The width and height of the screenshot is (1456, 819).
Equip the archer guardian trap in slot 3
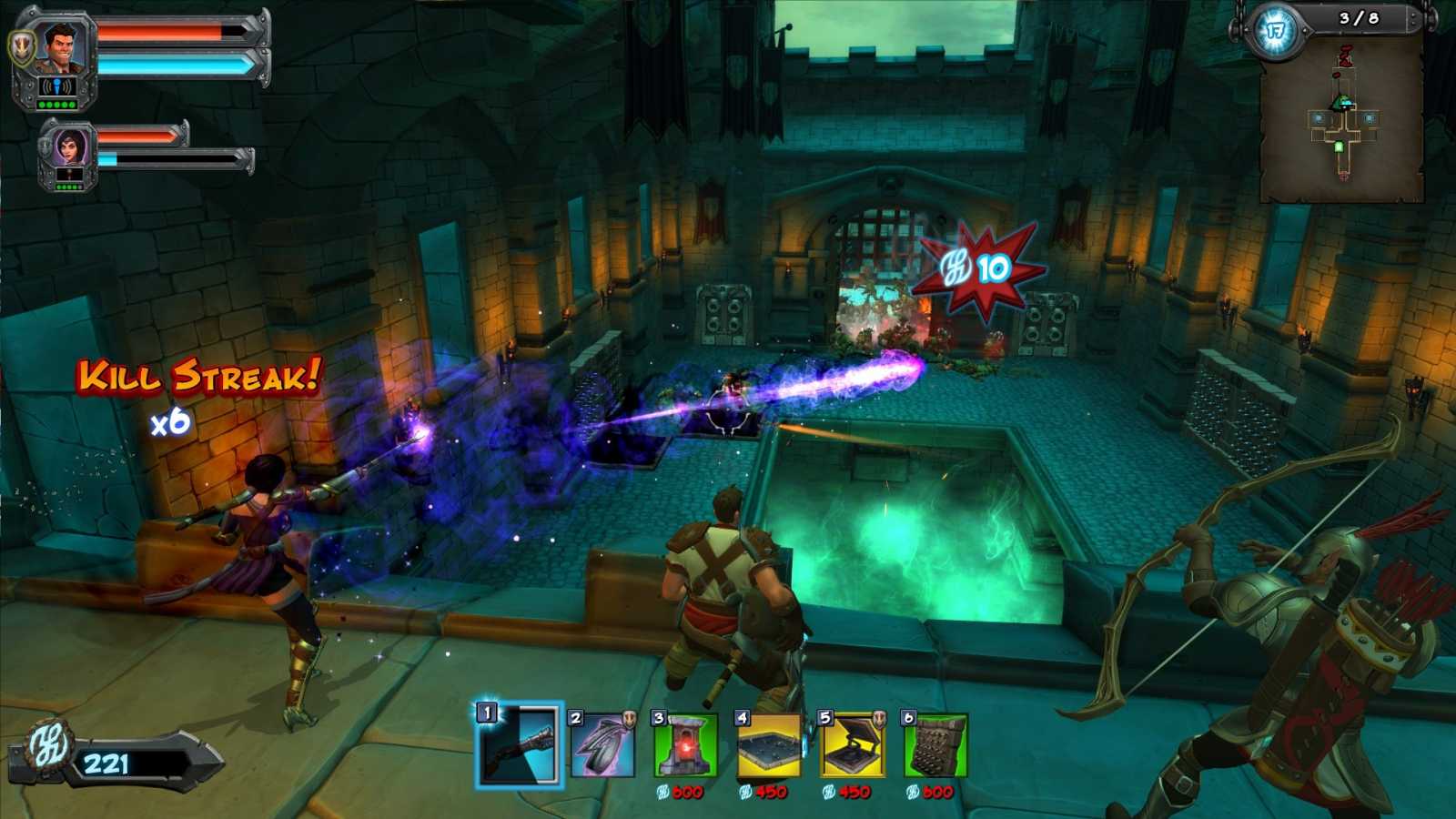[x=685, y=744]
